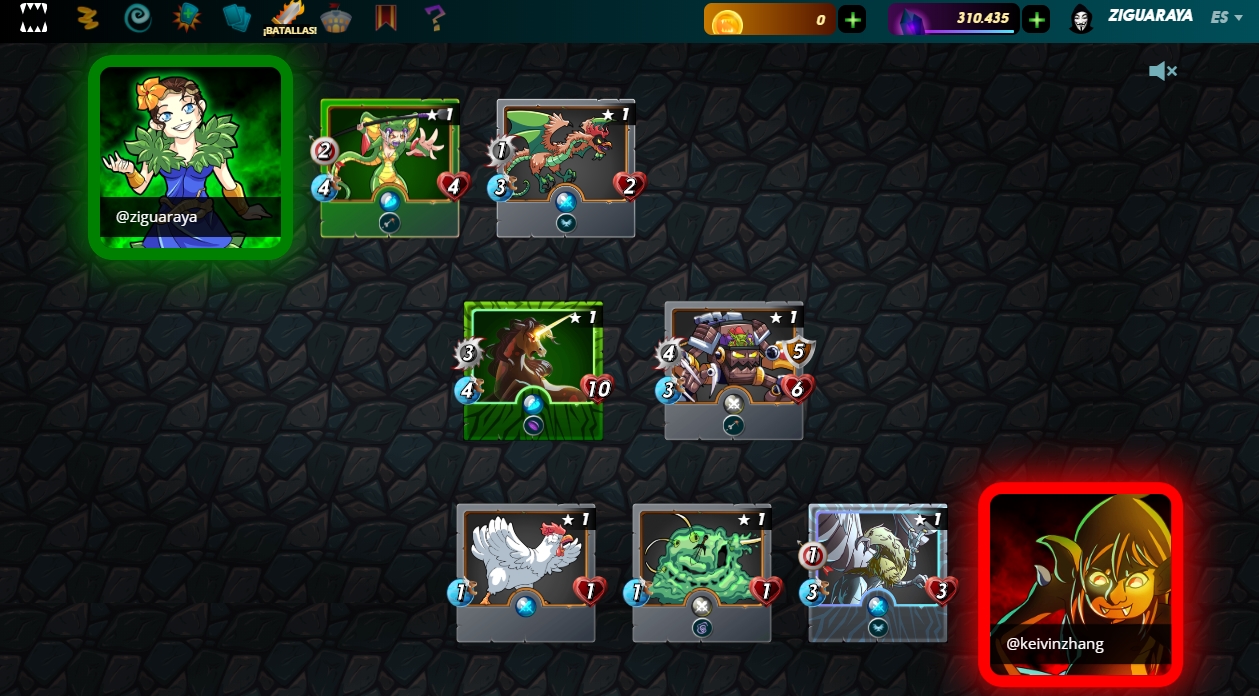
Task: Select the armored robot card with shield
Action: pos(734,370)
